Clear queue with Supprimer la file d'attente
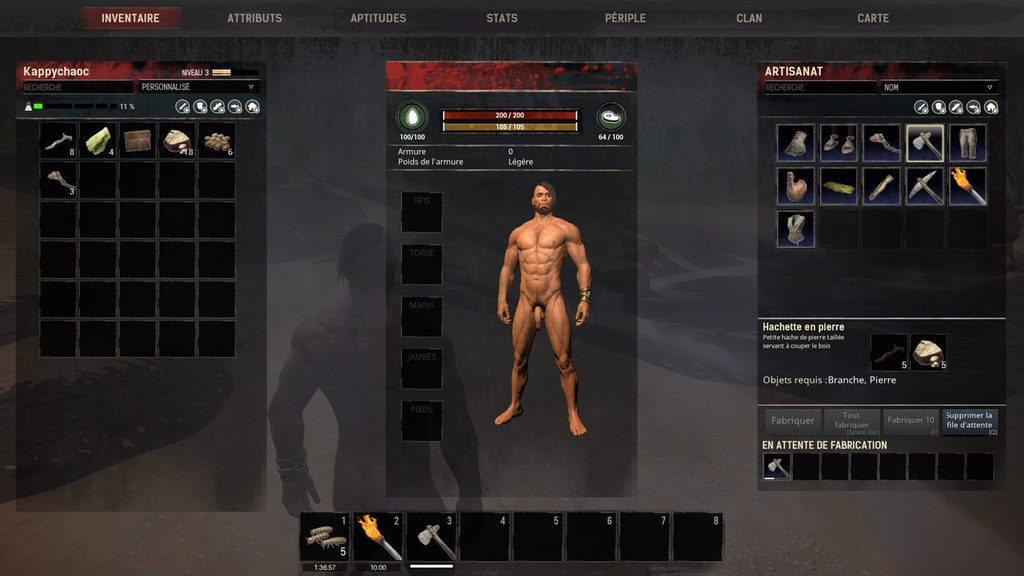 (x=969, y=421)
